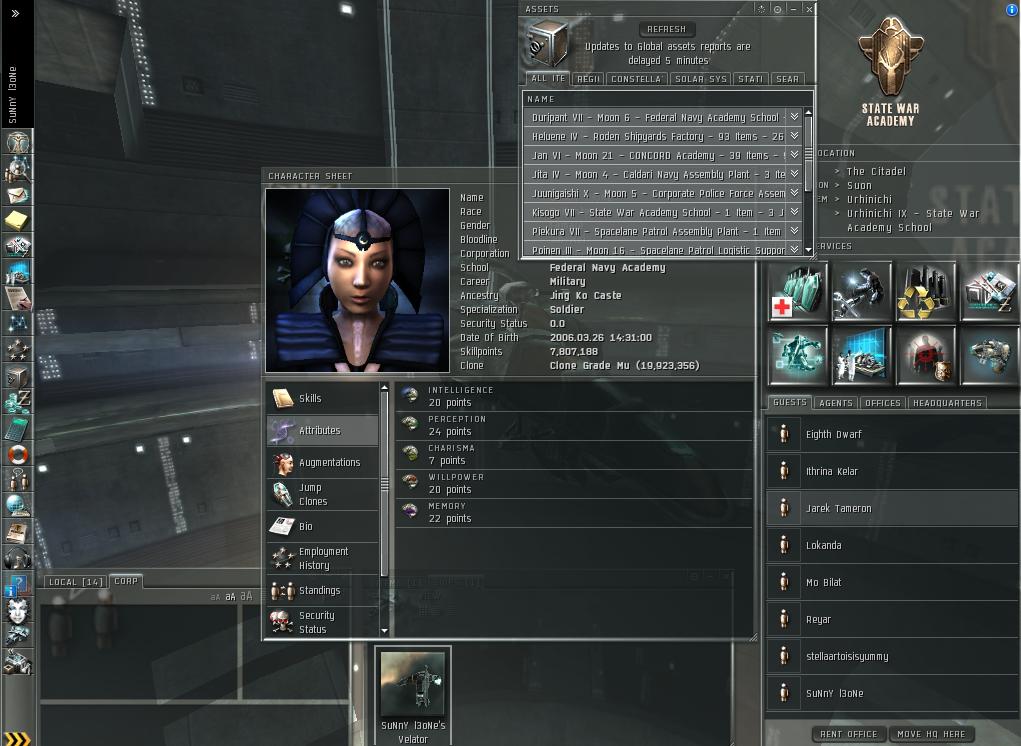Click the Rent Office button
The height and width of the screenshot is (746, 1021).
pyautogui.click(x=848, y=734)
